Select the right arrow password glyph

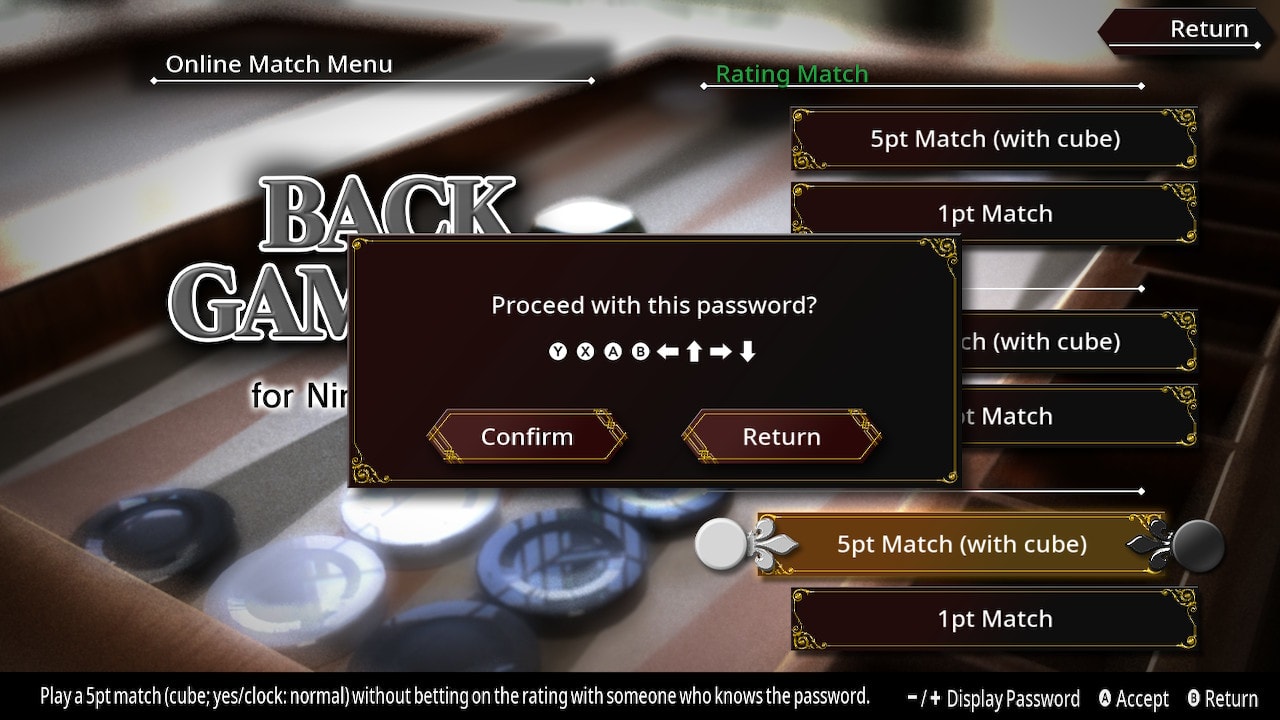(x=721, y=351)
